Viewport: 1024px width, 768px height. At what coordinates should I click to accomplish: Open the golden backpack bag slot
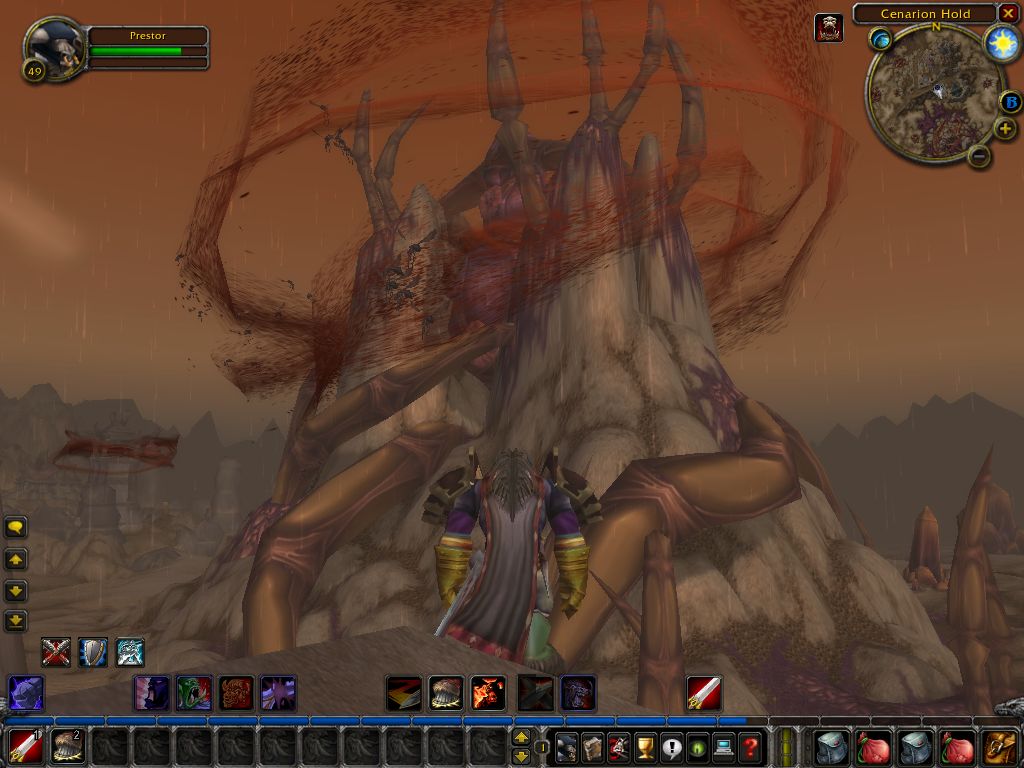pos(1000,746)
